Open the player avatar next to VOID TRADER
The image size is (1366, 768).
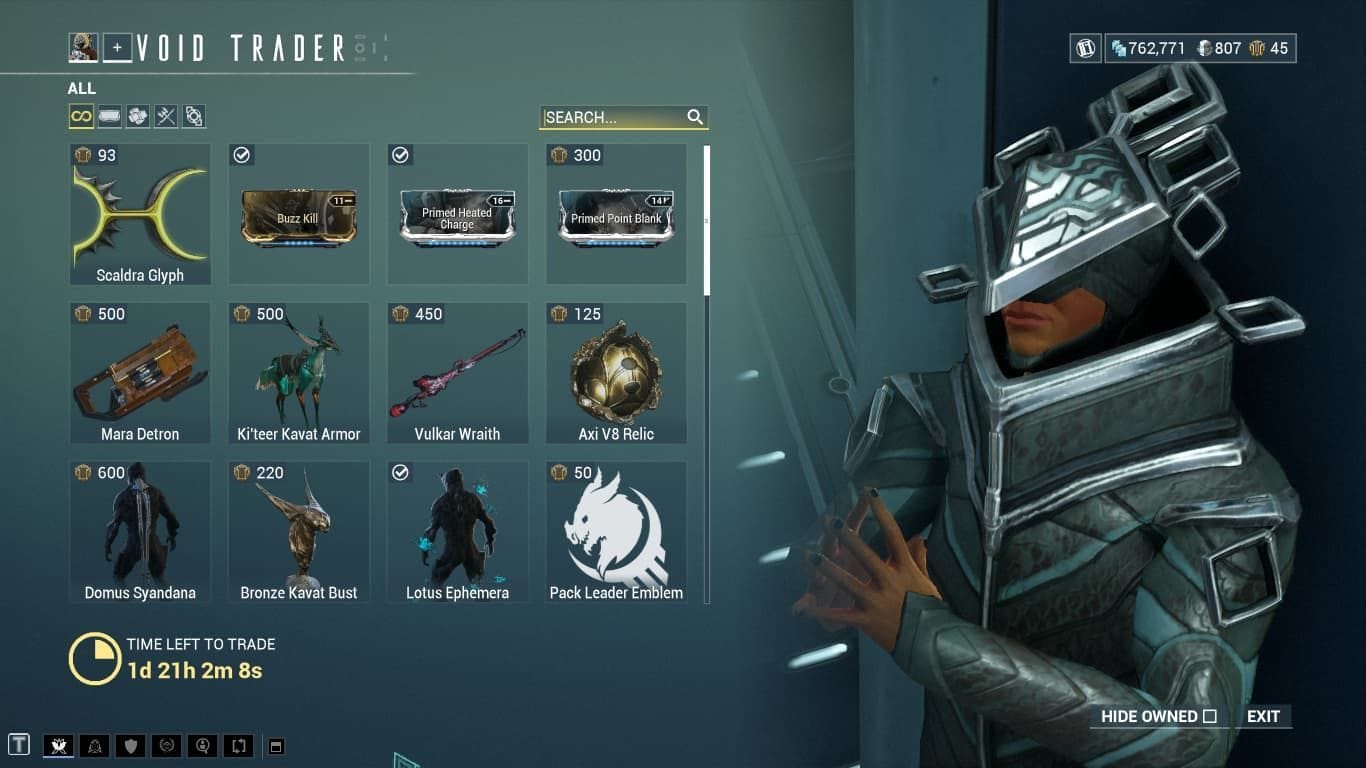[83, 46]
